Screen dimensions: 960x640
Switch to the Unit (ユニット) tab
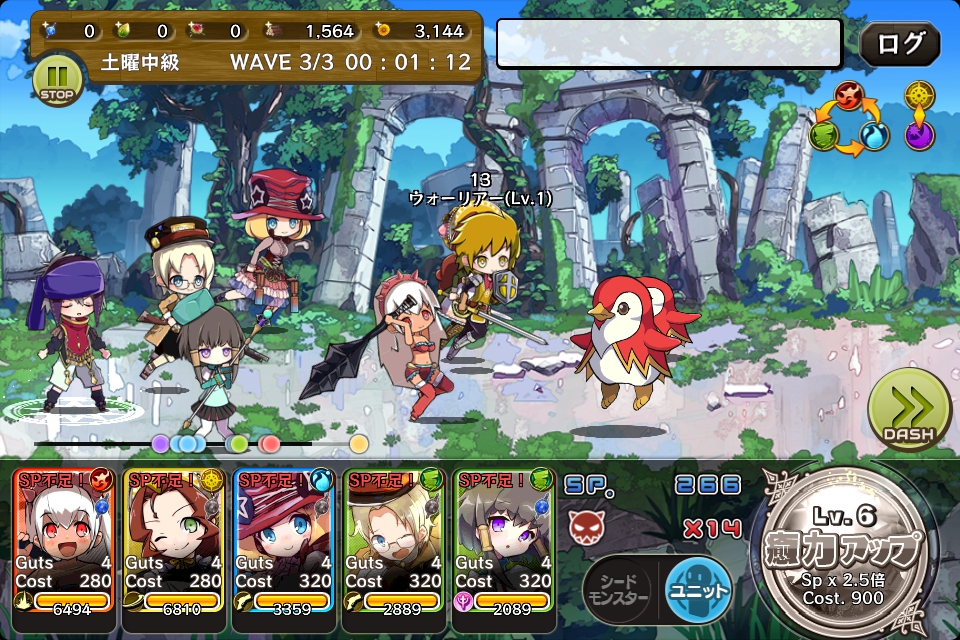click(x=698, y=590)
